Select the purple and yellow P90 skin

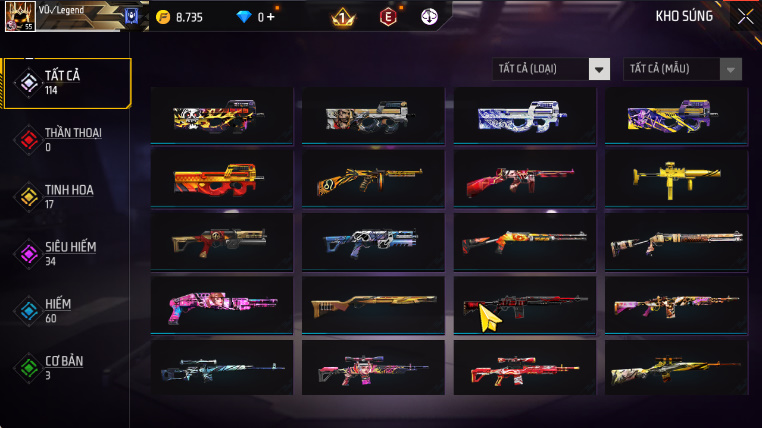tap(676, 117)
